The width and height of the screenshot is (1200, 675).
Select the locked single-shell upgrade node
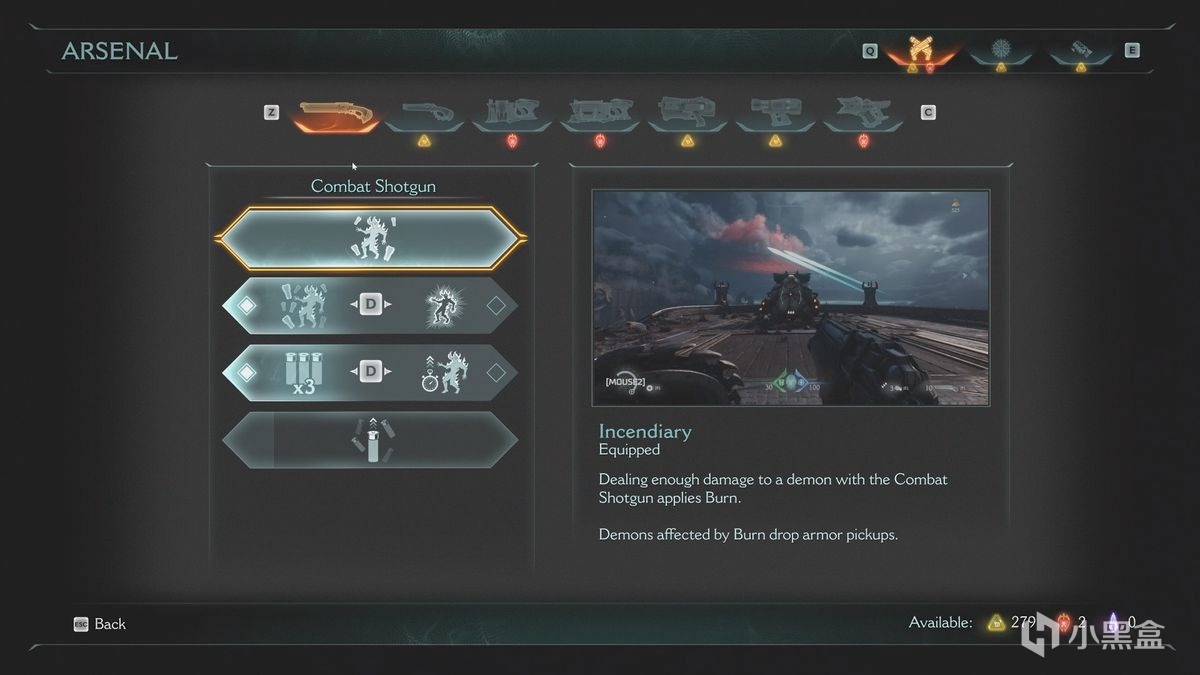pyautogui.click(x=371, y=440)
